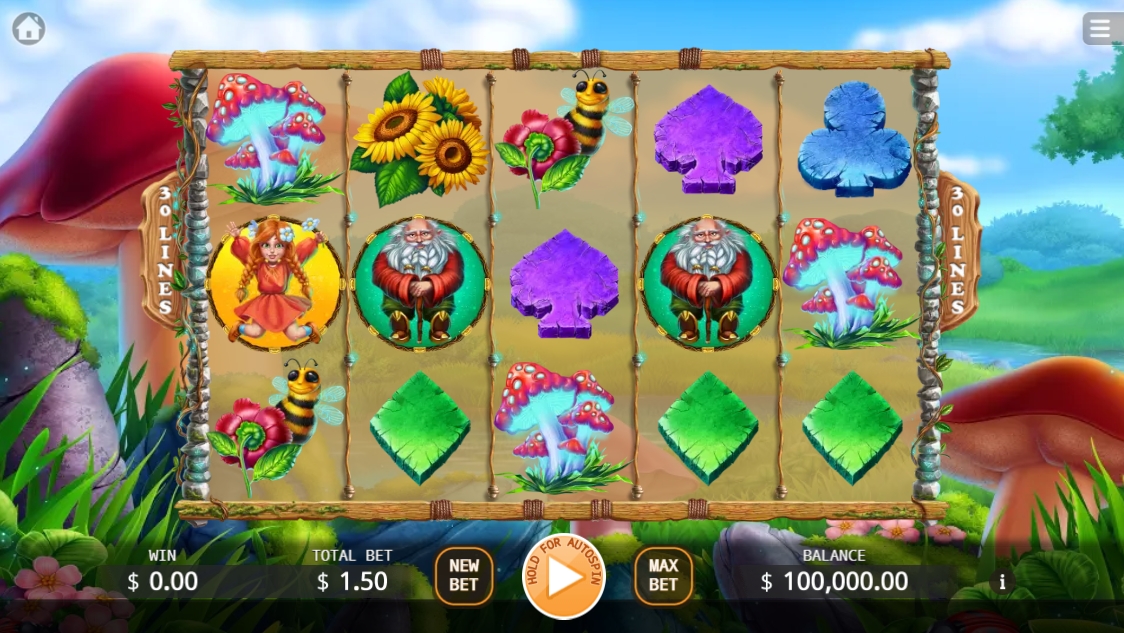Spin the reels with the orange play button
Image resolution: width=1124 pixels, height=633 pixels.
pyautogui.click(x=564, y=577)
